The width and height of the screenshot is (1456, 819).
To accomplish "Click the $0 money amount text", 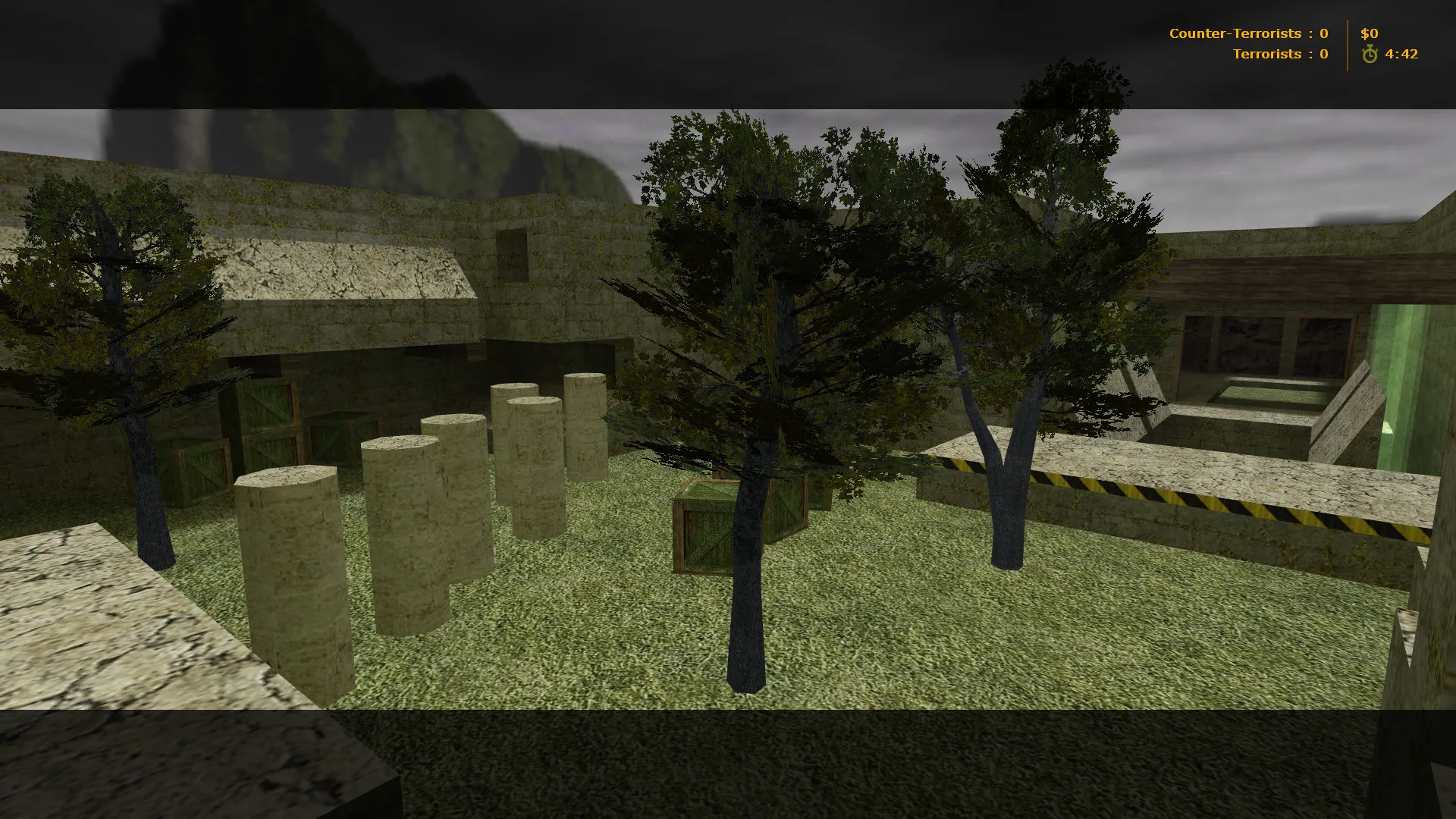I will [1369, 33].
